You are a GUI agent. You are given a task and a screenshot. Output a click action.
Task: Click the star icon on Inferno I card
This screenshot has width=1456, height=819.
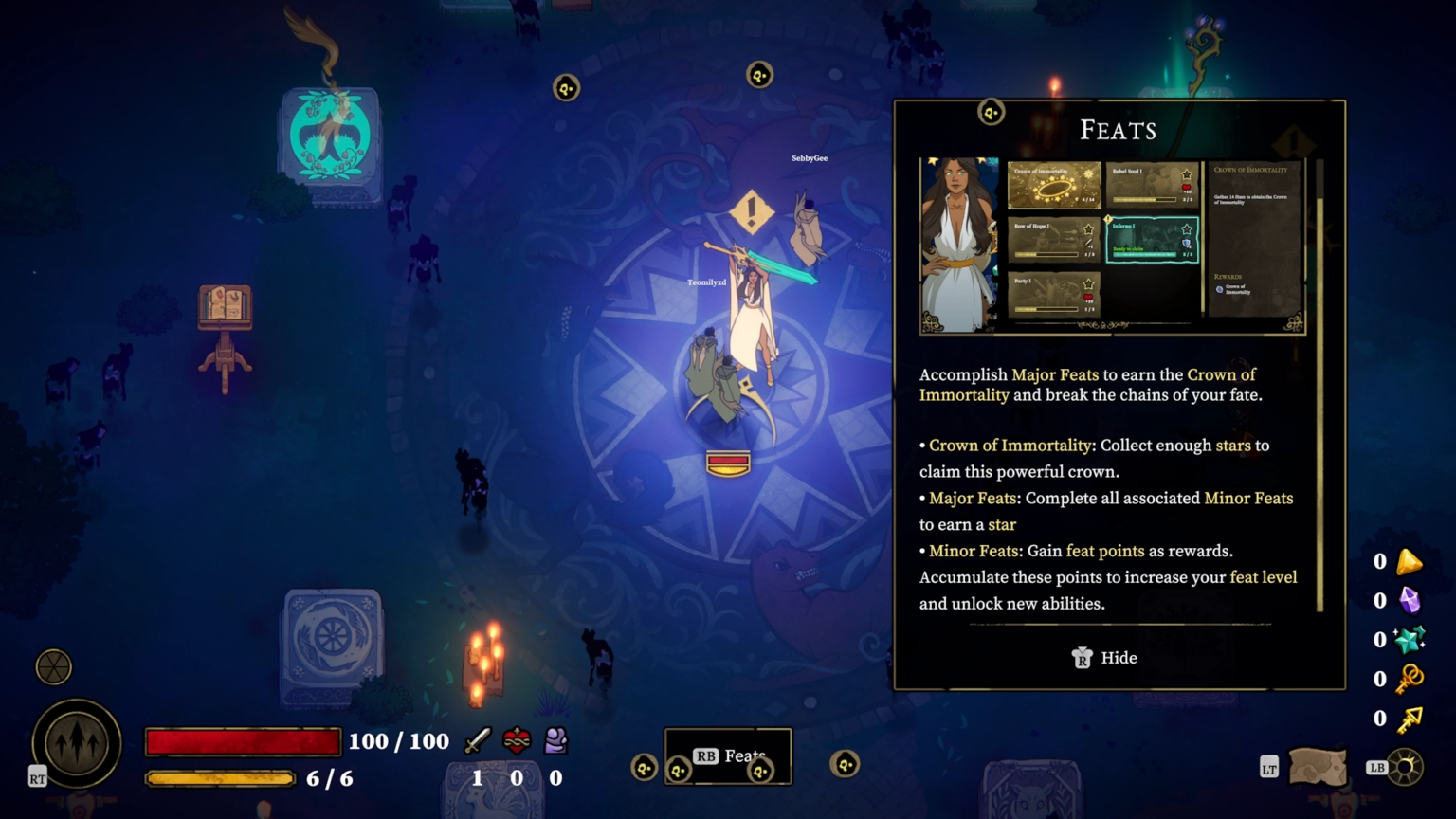tap(1186, 229)
